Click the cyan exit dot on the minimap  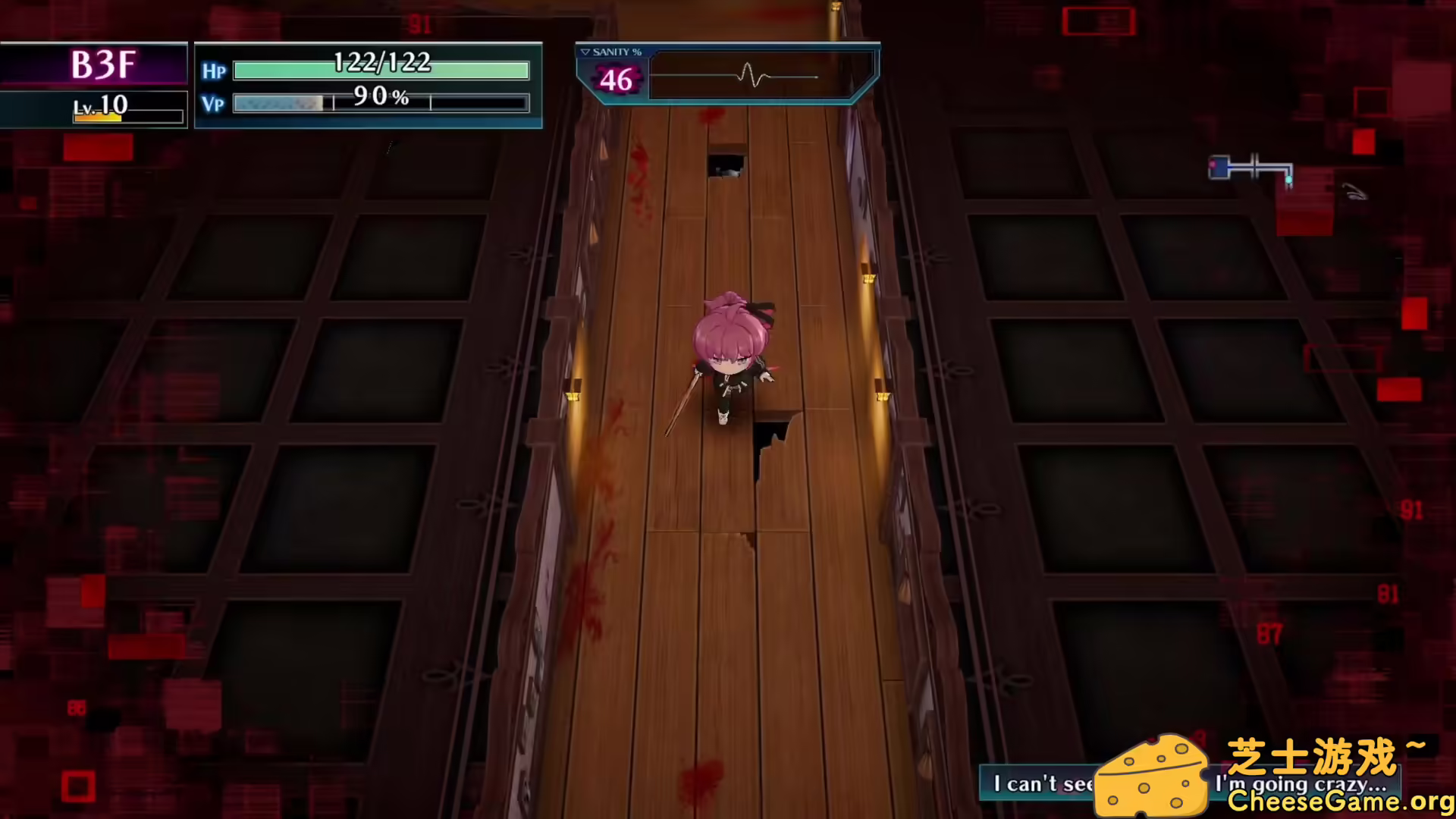(x=1288, y=180)
